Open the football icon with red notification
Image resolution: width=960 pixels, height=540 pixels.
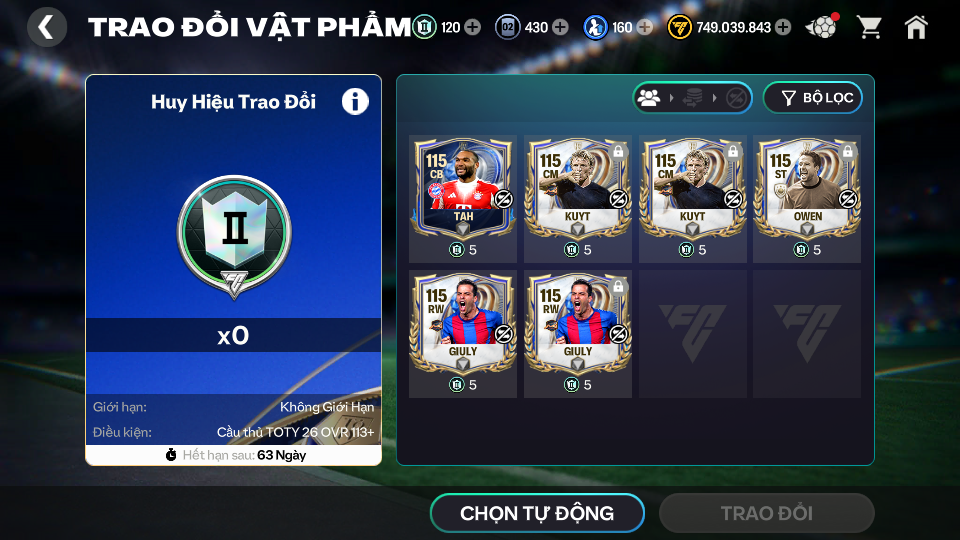tap(822, 27)
